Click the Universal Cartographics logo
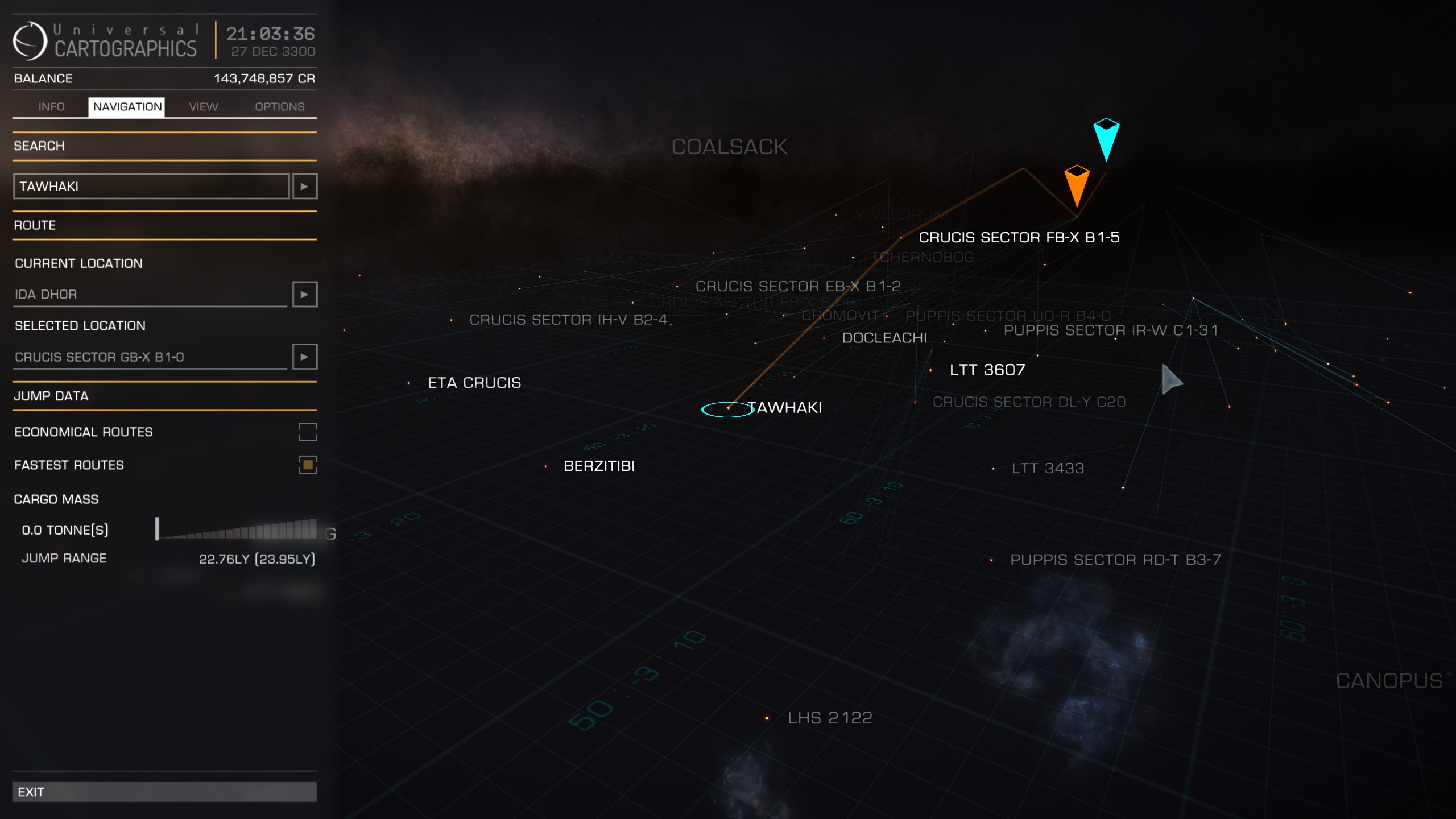The height and width of the screenshot is (819, 1456). click(30, 41)
